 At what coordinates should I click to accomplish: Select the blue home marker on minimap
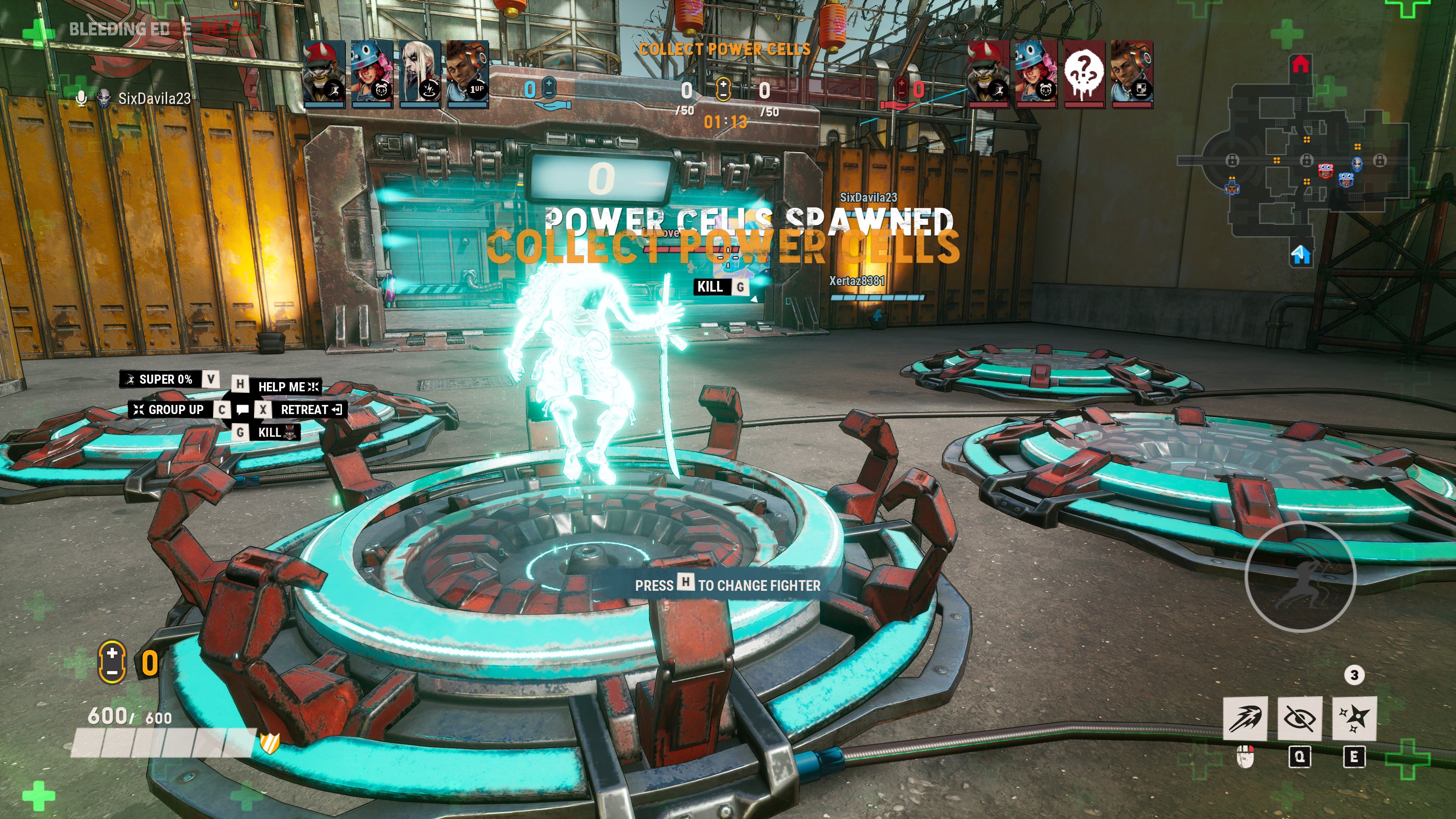coord(1301,255)
